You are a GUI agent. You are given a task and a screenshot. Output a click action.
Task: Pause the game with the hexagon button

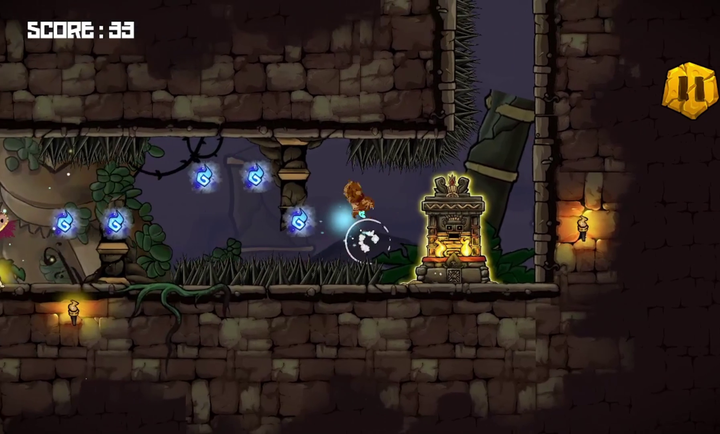click(689, 90)
